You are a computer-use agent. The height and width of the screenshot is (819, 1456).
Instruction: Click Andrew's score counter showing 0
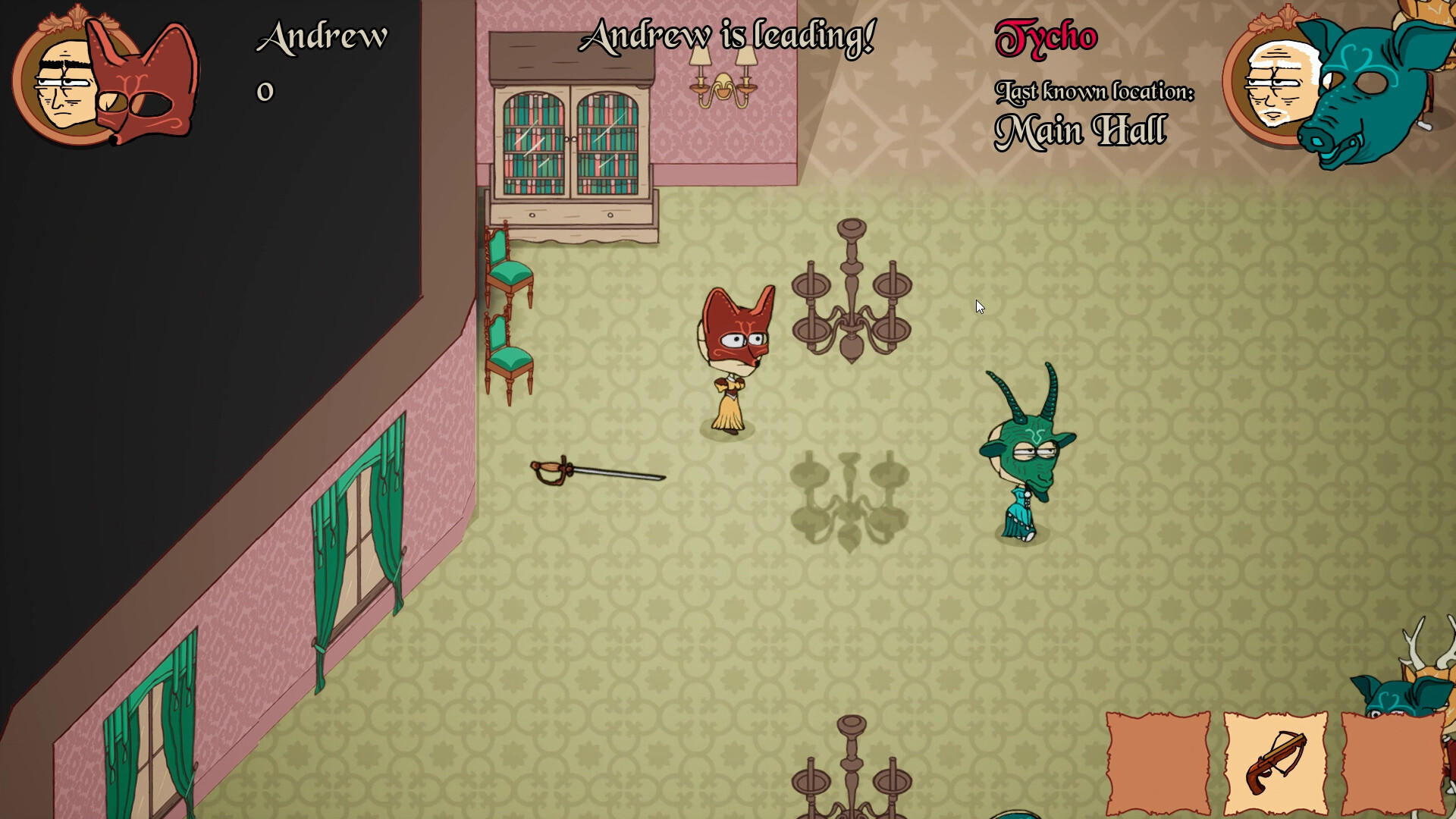coord(264,93)
